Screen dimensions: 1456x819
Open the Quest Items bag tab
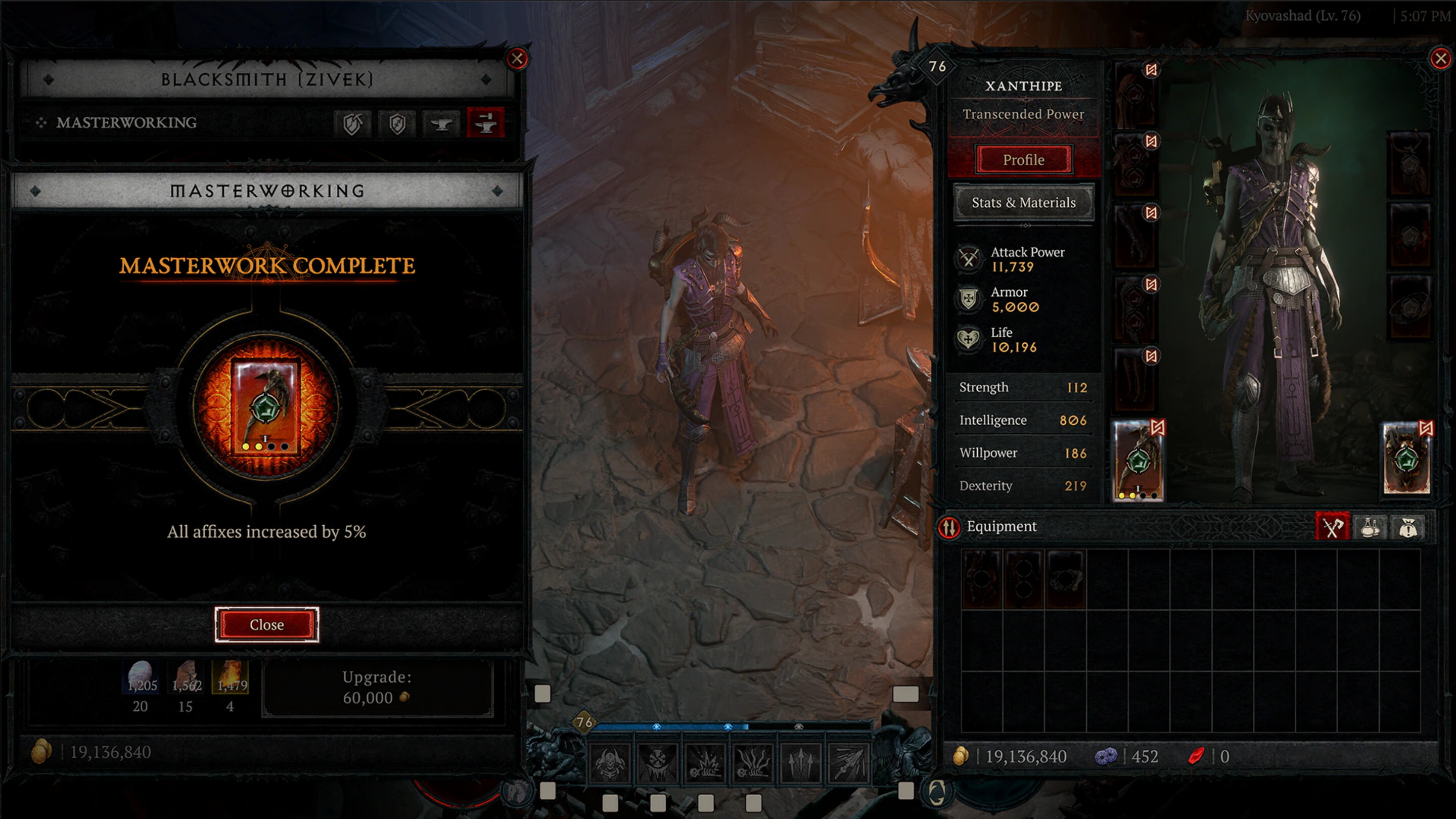[1407, 527]
